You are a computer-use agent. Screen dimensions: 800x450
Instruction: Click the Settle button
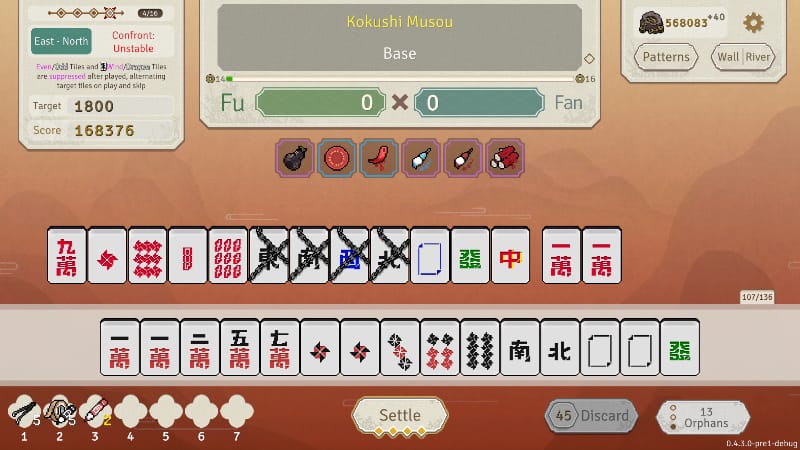click(x=399, y=415)
